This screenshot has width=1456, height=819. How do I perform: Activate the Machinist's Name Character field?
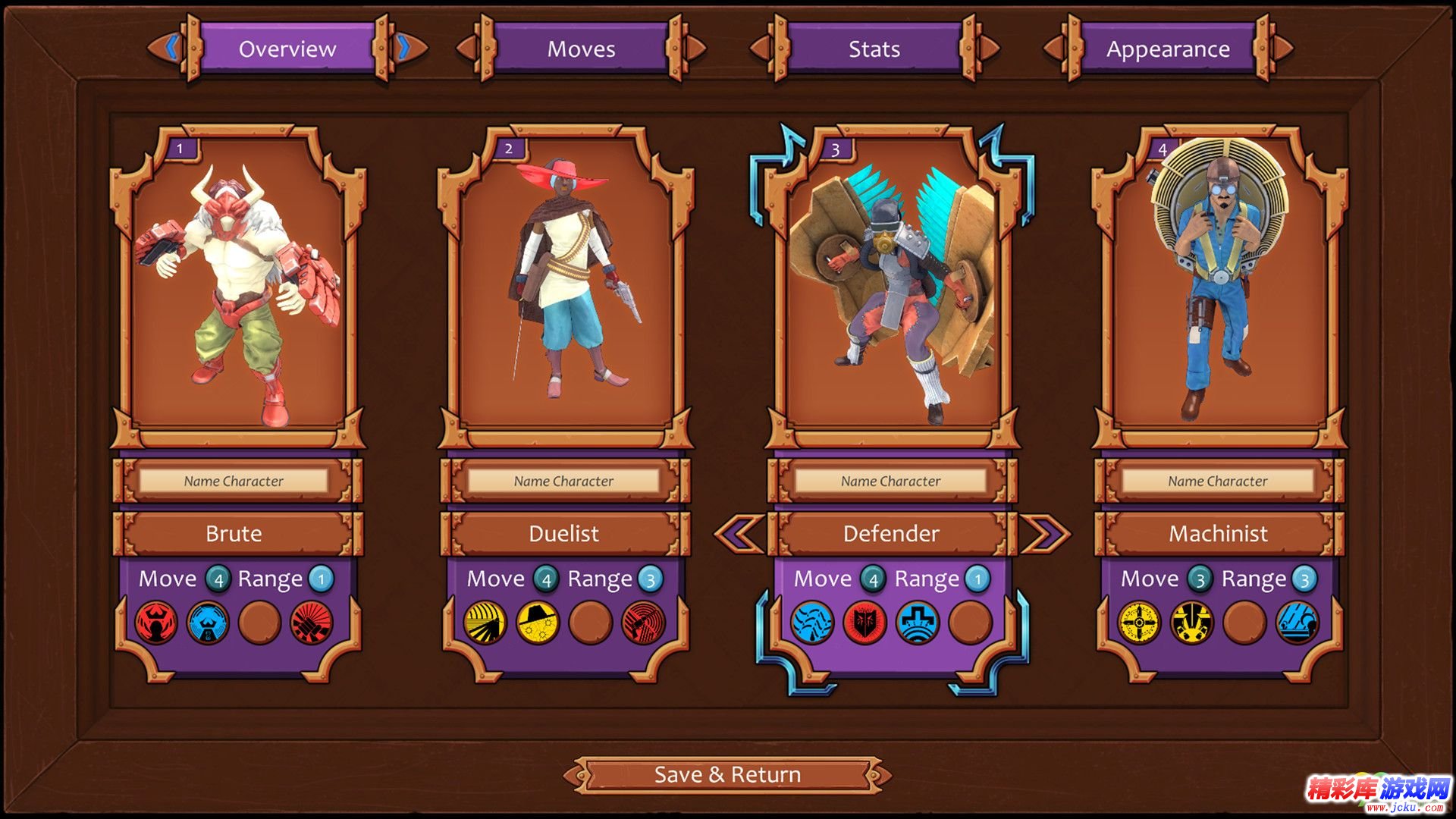click(x=1217, y=481)
